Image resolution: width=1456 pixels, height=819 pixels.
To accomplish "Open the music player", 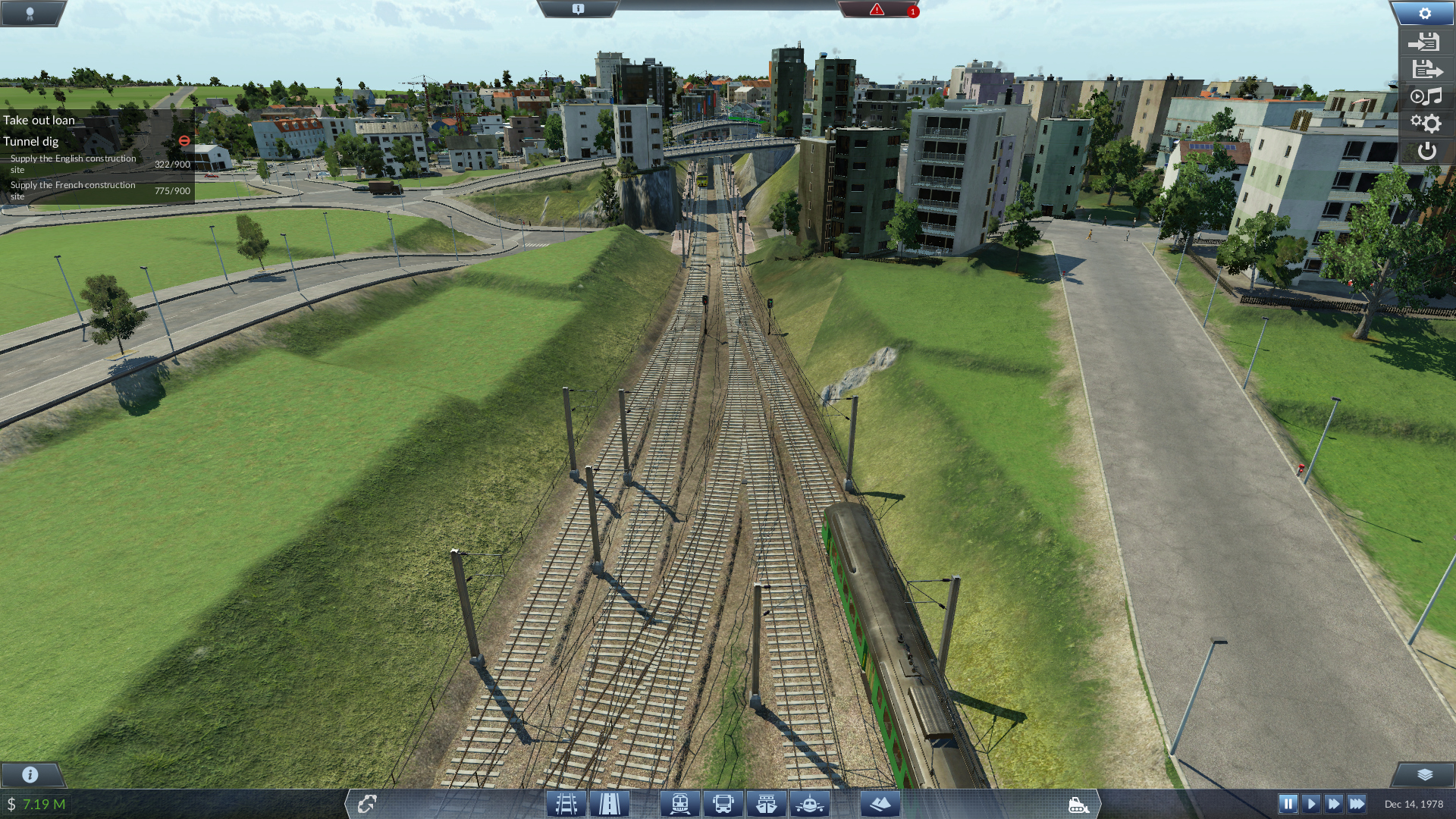I will pos(1426,96).
